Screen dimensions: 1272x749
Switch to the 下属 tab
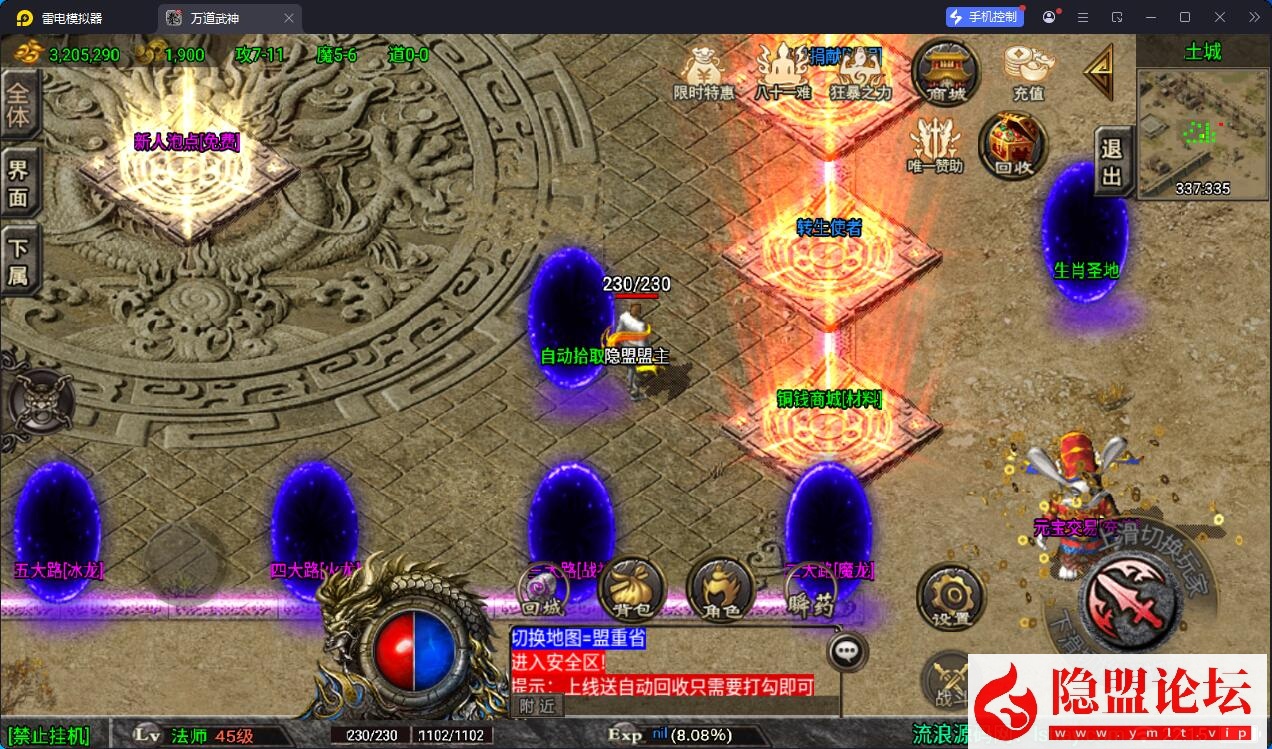pyautogui.click(x=19, y=260)
